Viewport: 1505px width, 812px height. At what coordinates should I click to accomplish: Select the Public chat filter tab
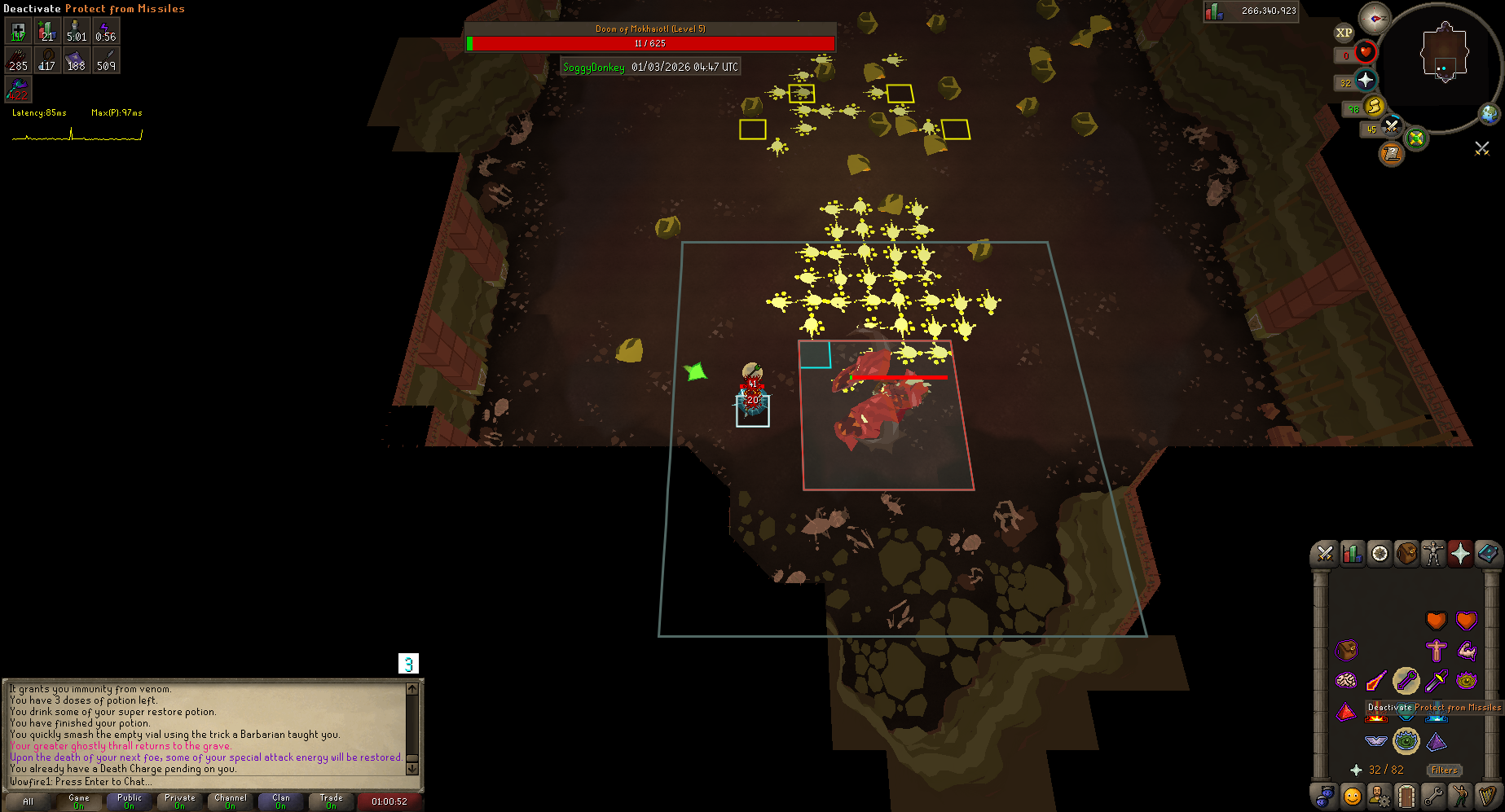point(129,801)
